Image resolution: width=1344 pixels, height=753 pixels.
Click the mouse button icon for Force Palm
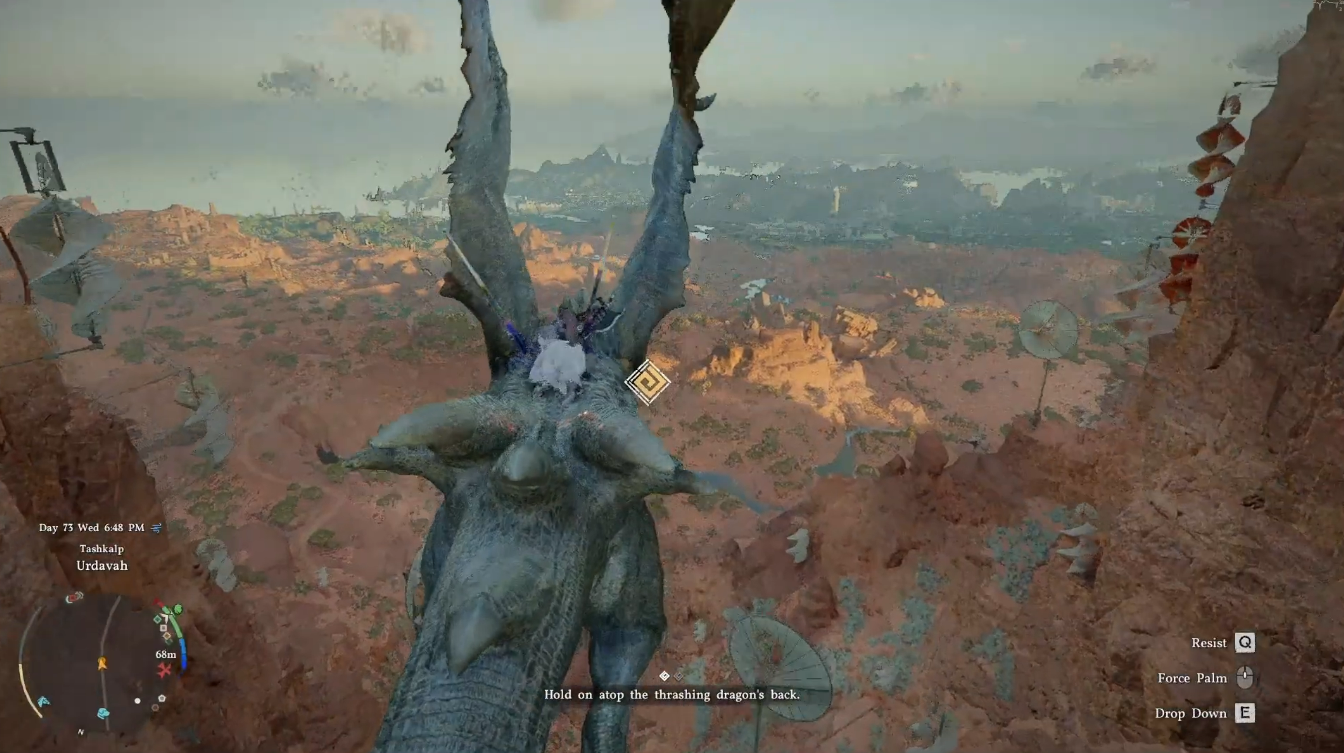point(1244,678)
